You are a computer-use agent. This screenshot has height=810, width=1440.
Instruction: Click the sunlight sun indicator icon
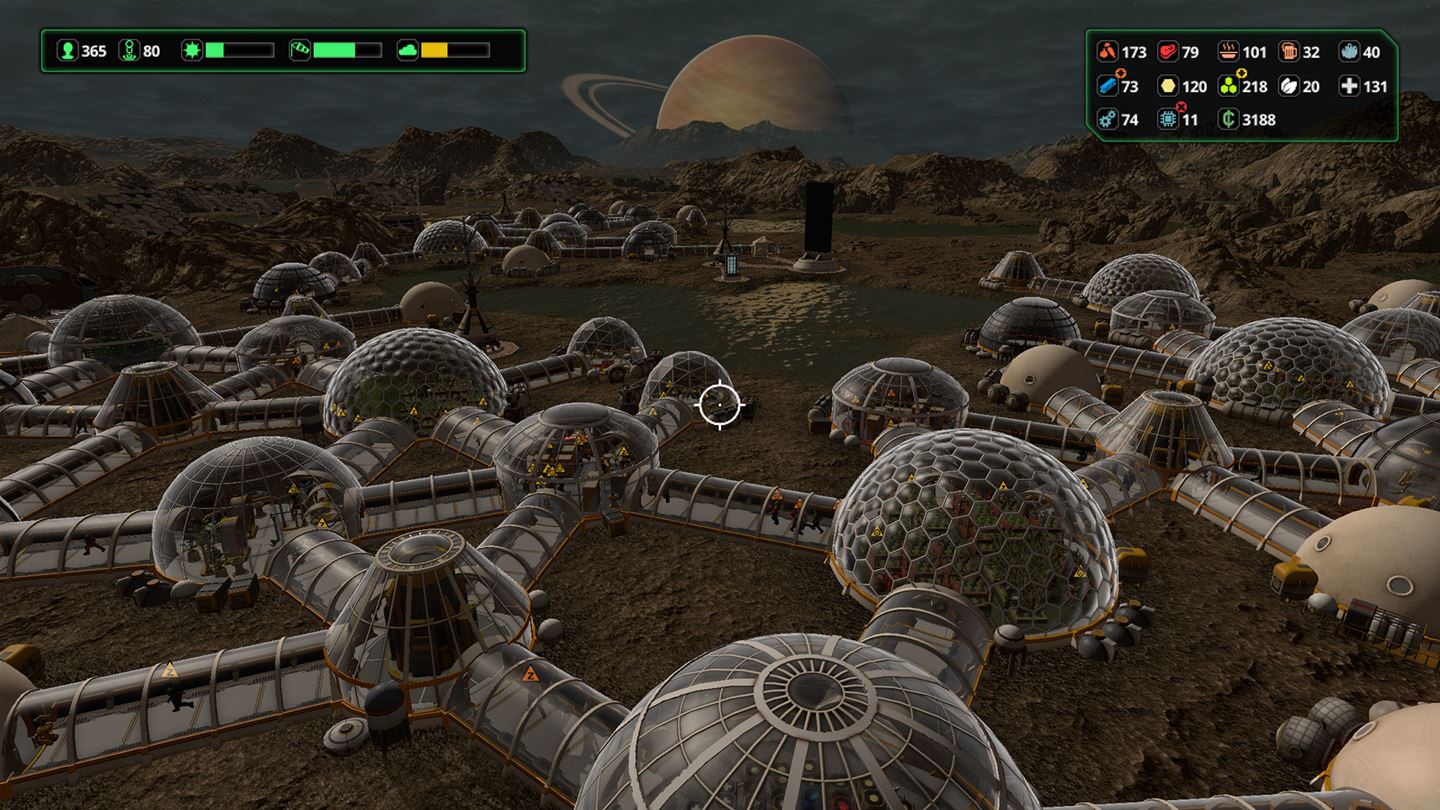[x=192, y=52]
